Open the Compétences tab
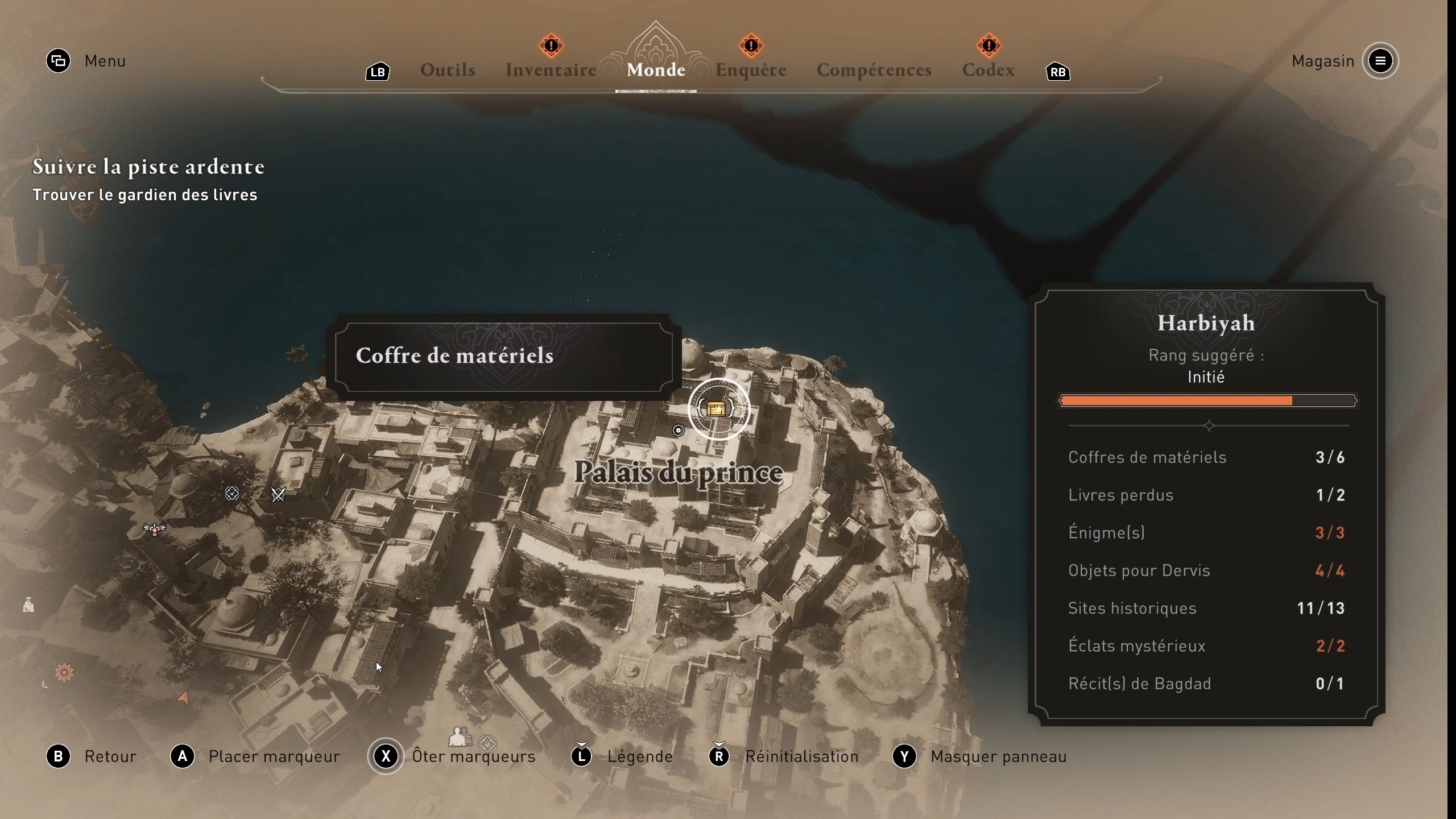1456x819 pixels. coord(874,71)
